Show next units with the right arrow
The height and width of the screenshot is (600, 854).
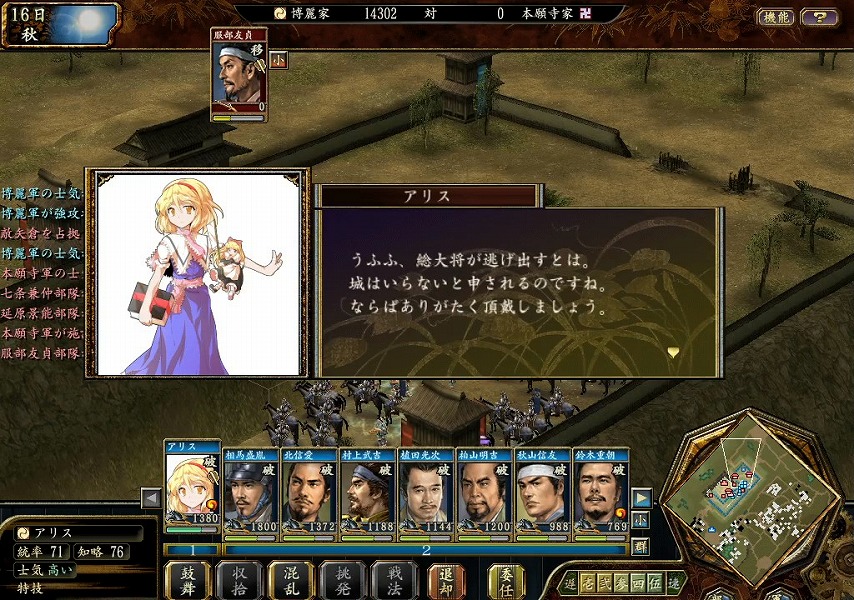tap(642, 498)
